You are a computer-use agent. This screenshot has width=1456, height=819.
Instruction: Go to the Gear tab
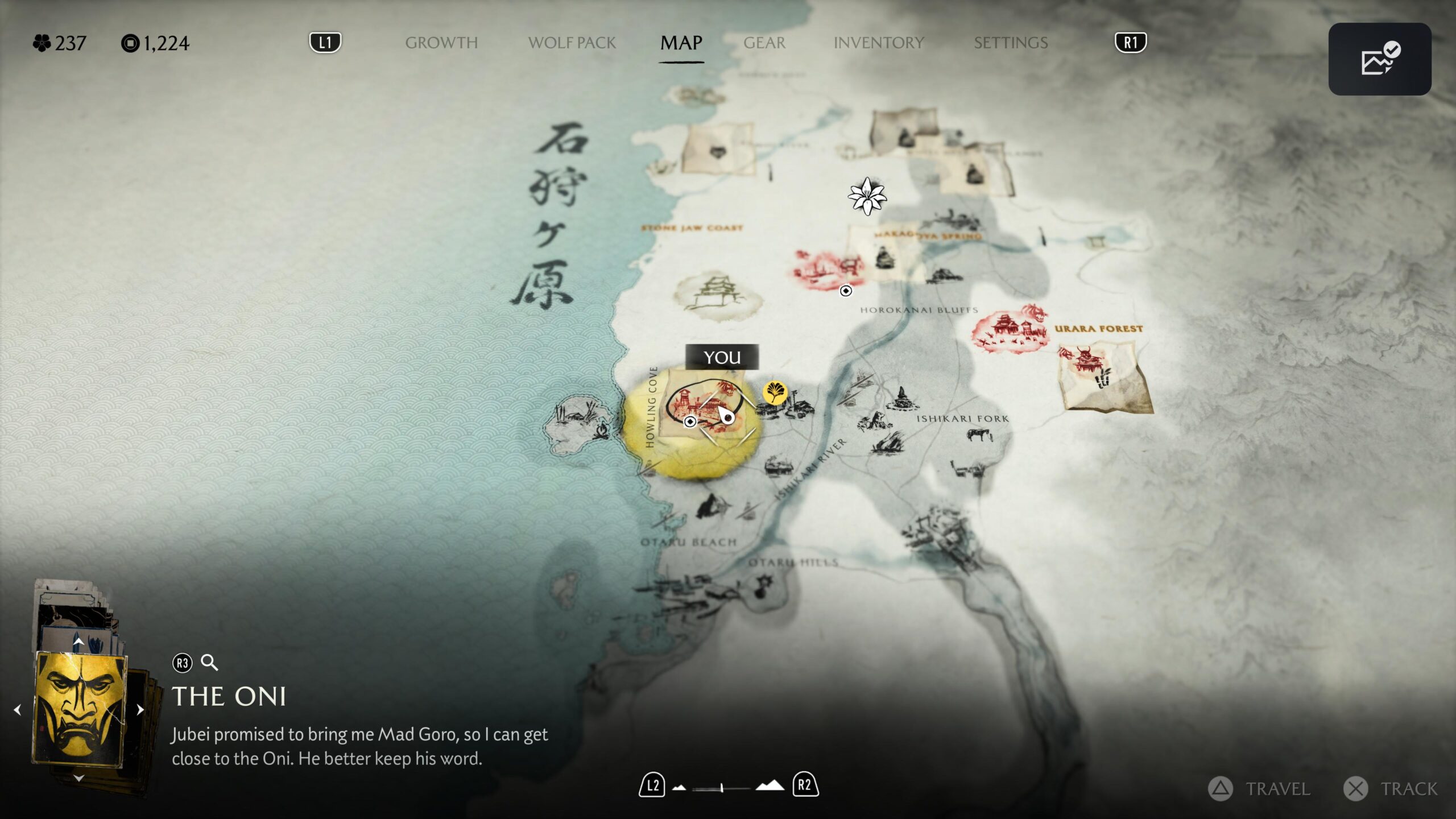coord(764,43)
